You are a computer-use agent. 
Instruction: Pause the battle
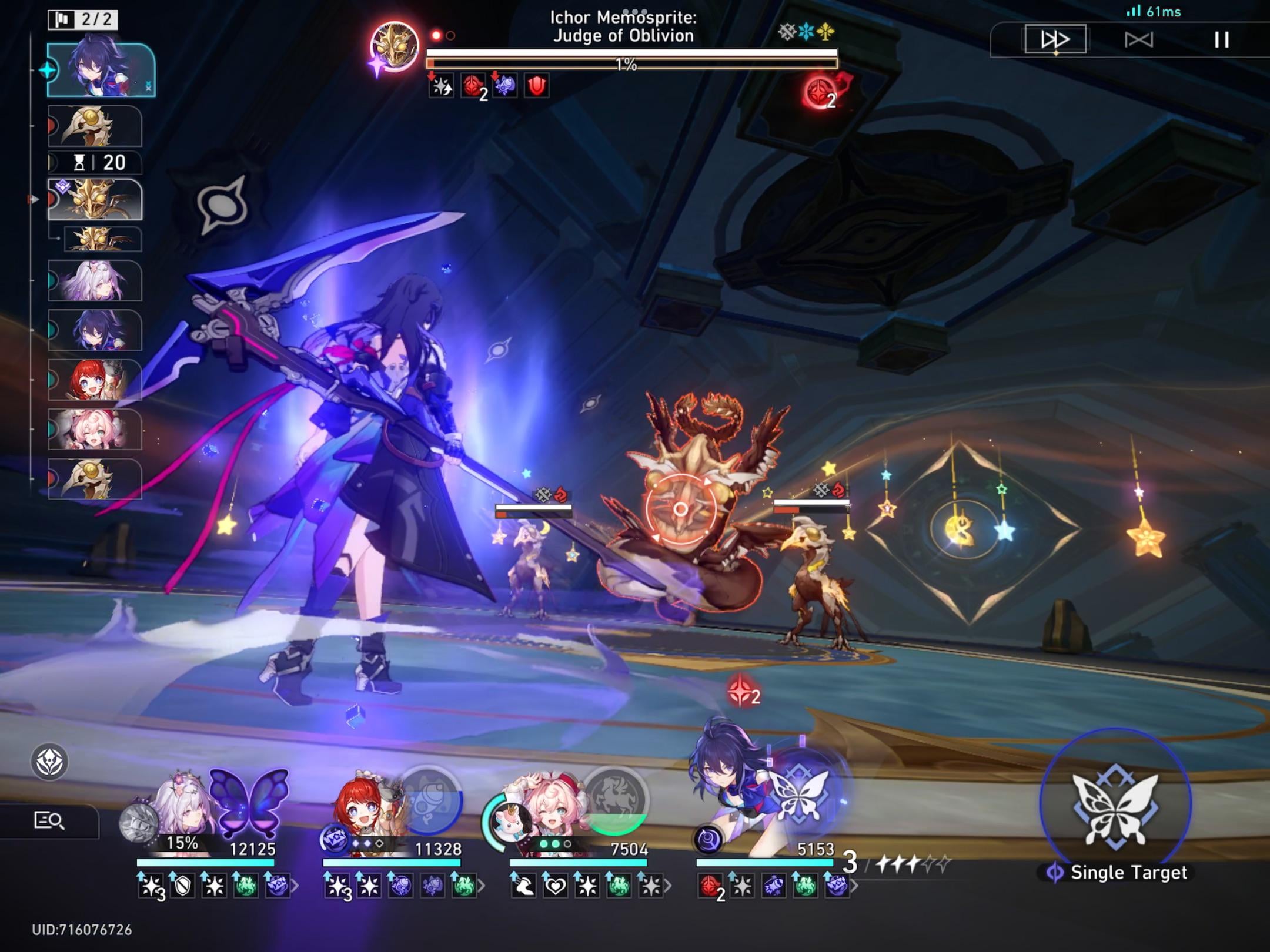(1222, 40)
